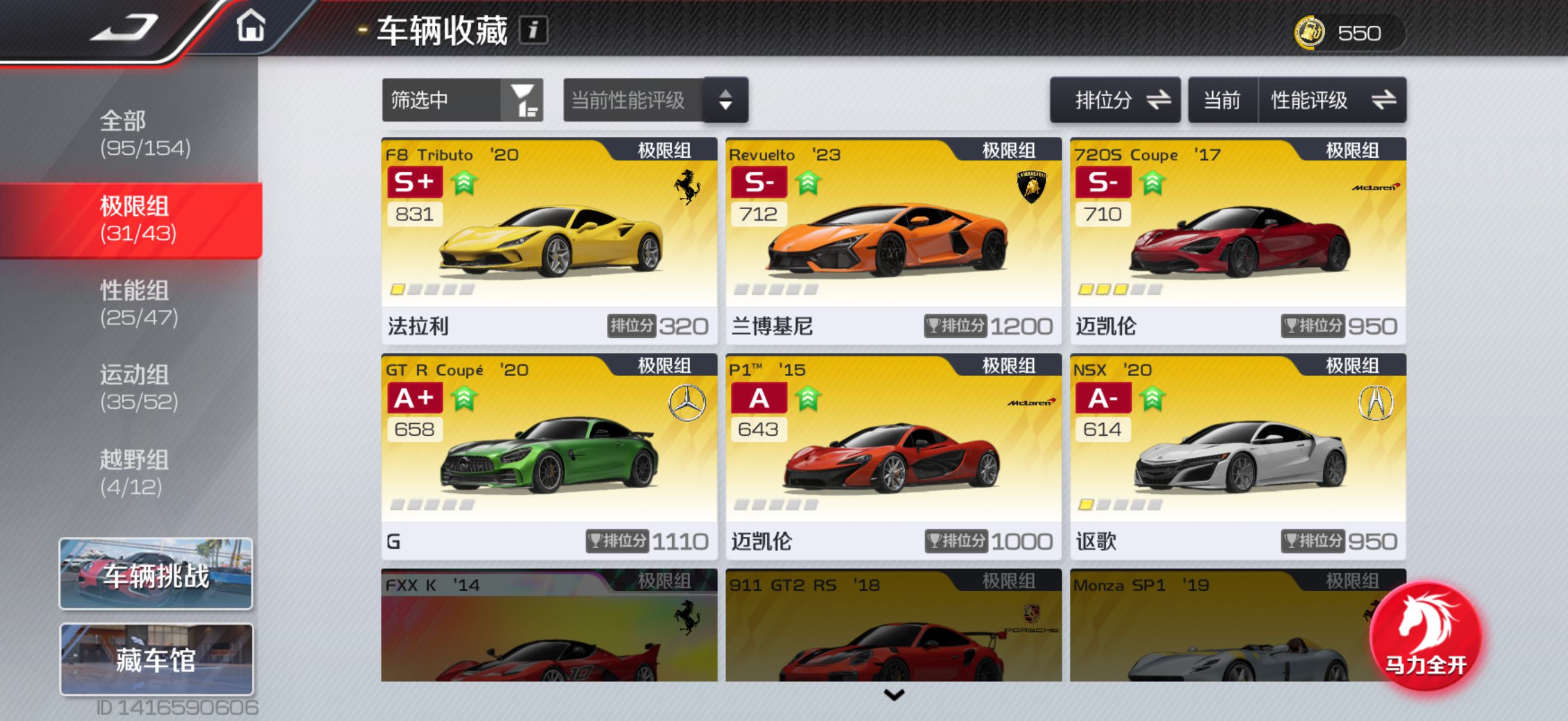The height and width of the screenshot is (721, 1568).
Task: Show the 越野组 cars
Action: coord(133,473)
